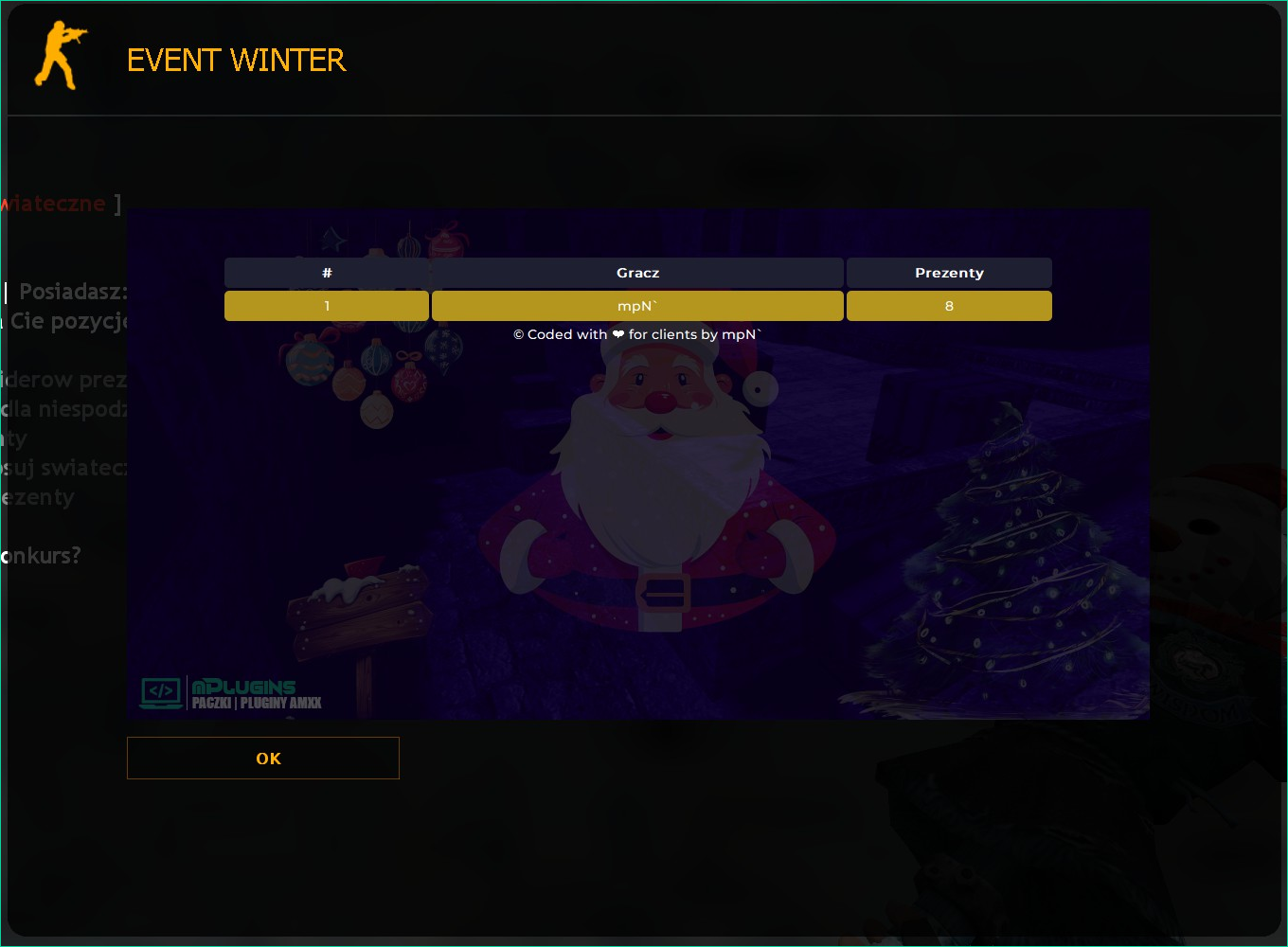Open the mPlugins logo link
This screenshot has width=1288, height=947.
(231, 693)
